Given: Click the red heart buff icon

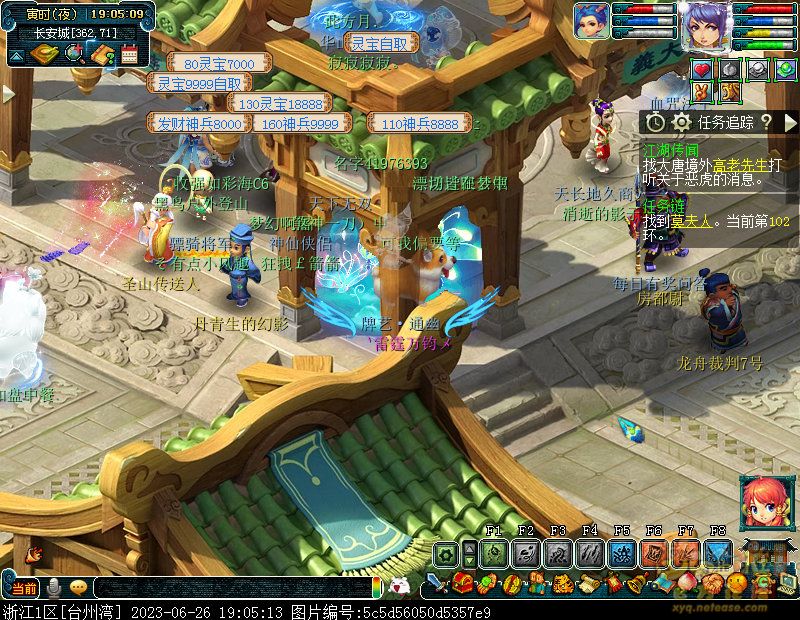Looking at the screenshot, I should (701, 70).
